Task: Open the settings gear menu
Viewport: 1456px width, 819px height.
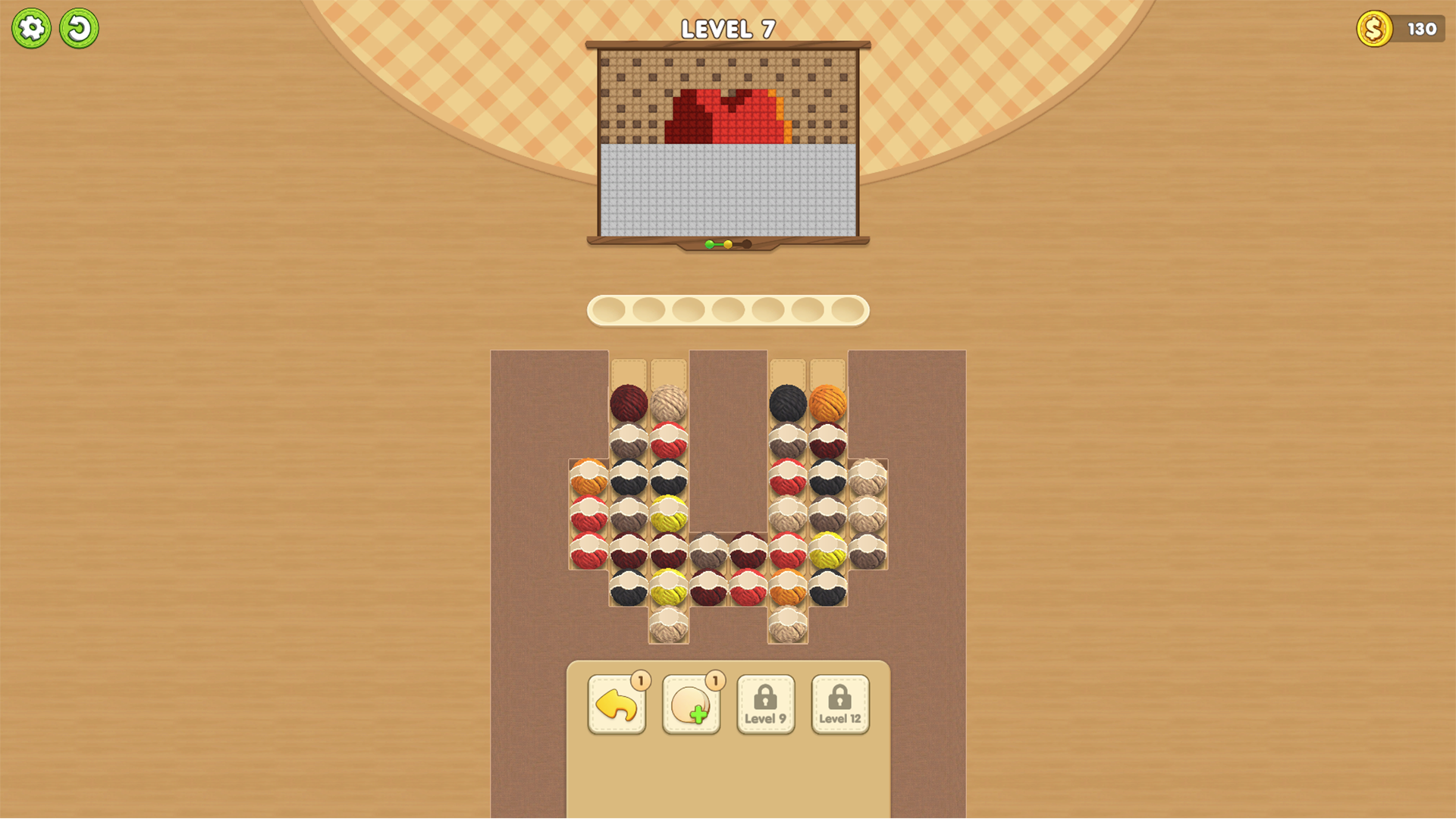Action: tap(32, 27)
